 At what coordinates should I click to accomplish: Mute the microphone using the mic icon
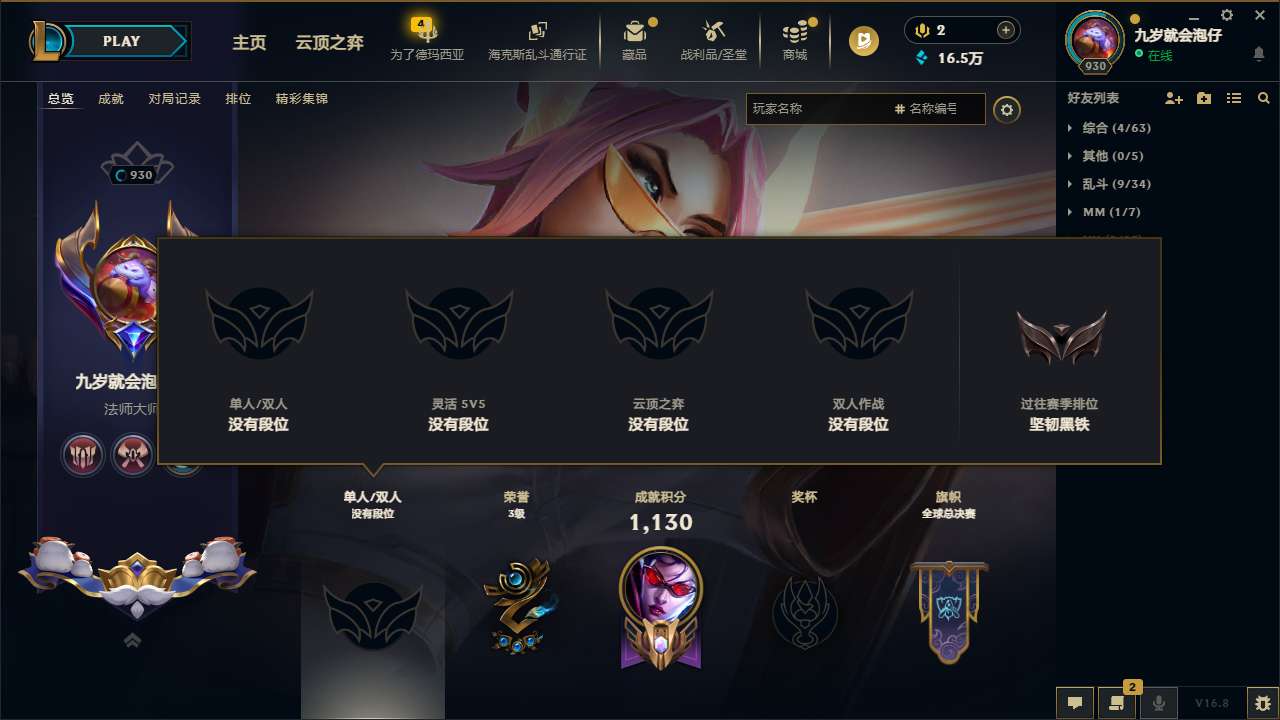pyautogui.click(x=1159, y=703)
